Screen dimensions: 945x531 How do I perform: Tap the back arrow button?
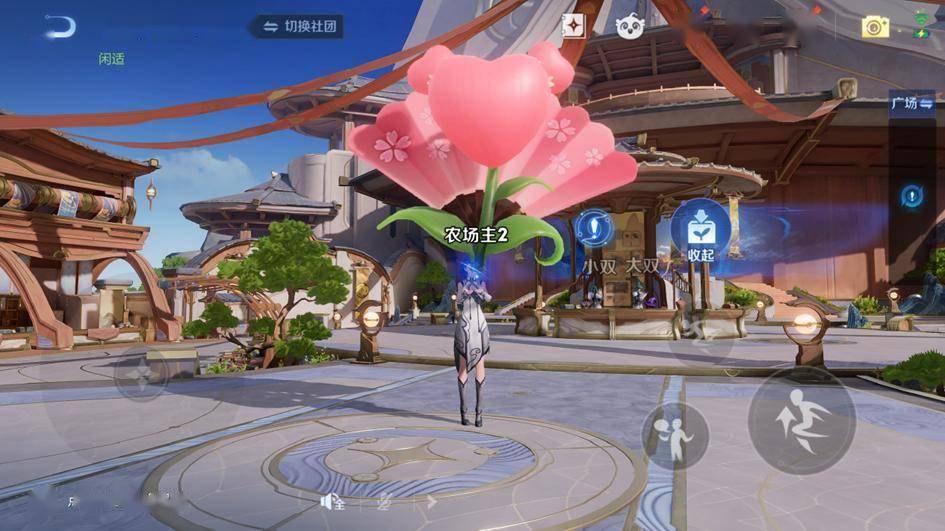coord(59,26)
